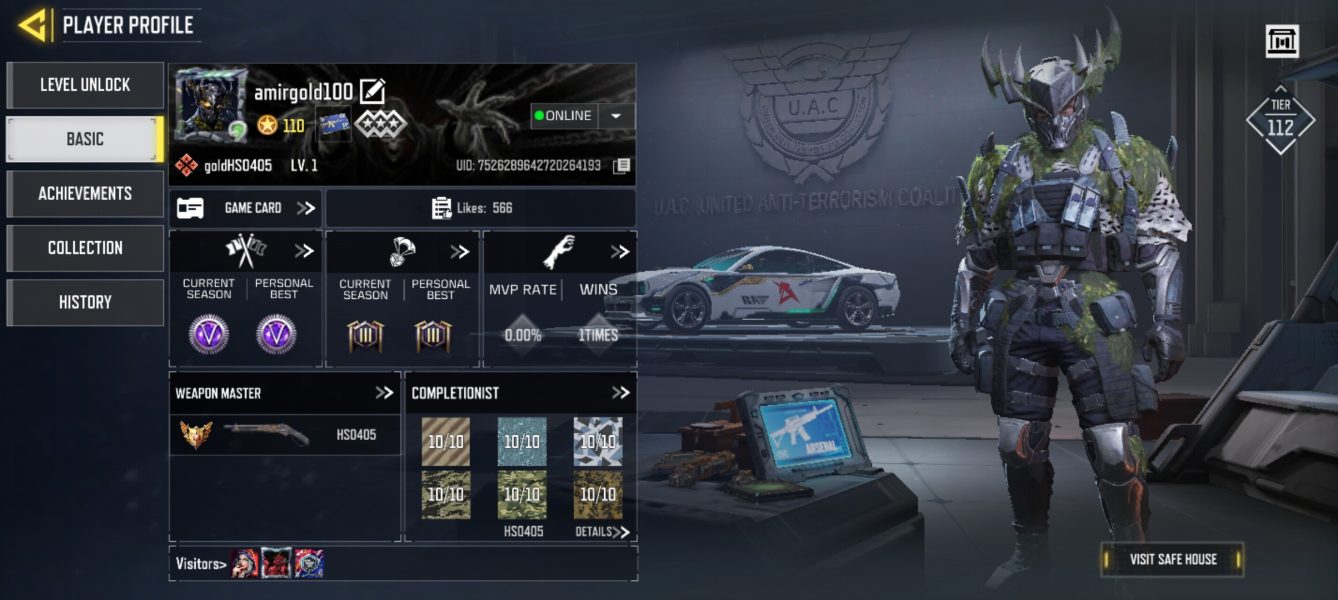The image size is (1338, 600).
Task: Show Completionist details
Action: 603,532
